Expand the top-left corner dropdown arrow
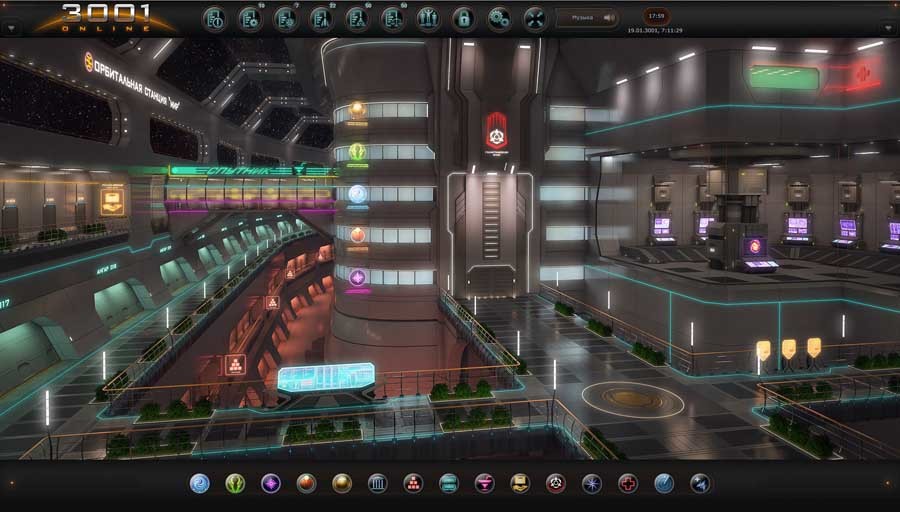 point(11,28)
